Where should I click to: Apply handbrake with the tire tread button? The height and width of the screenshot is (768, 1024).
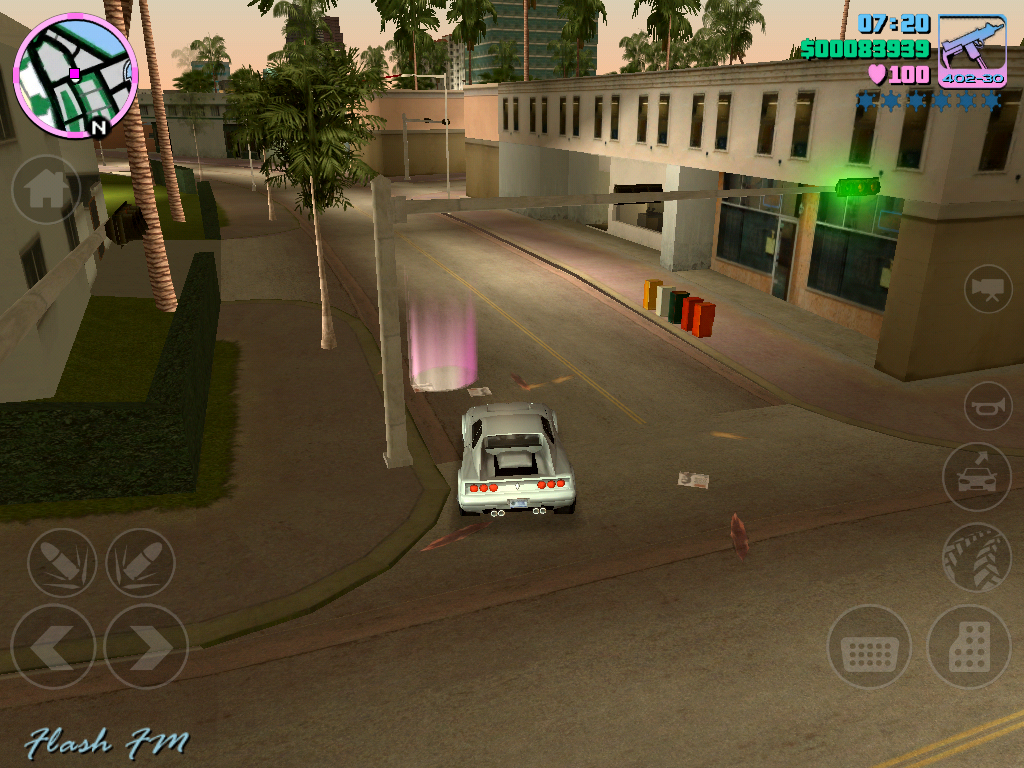pos(976,557)
